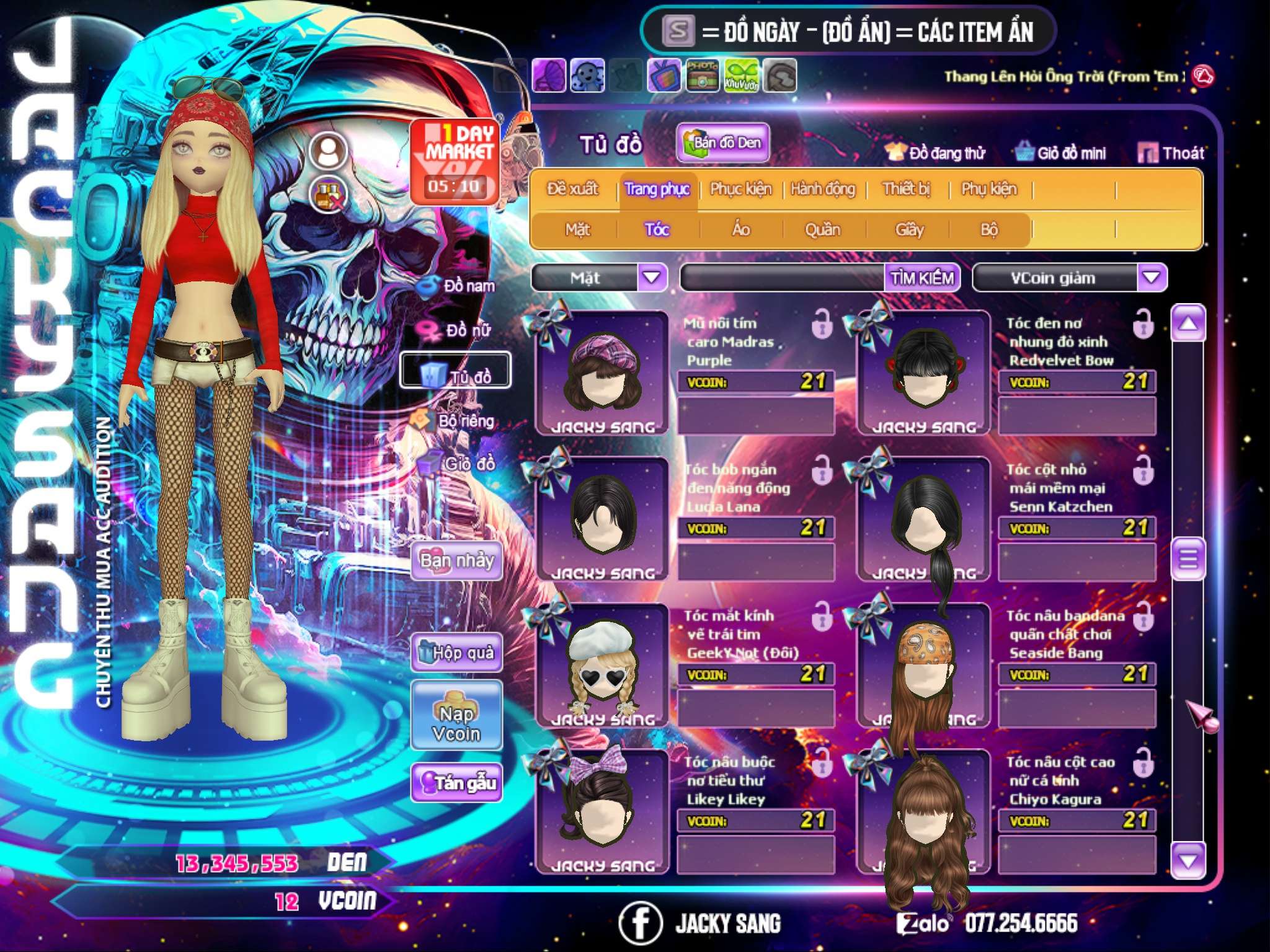Switch to the Phục kiện tab
Viewport: 1270px width, 952px height.
point(740,189)
